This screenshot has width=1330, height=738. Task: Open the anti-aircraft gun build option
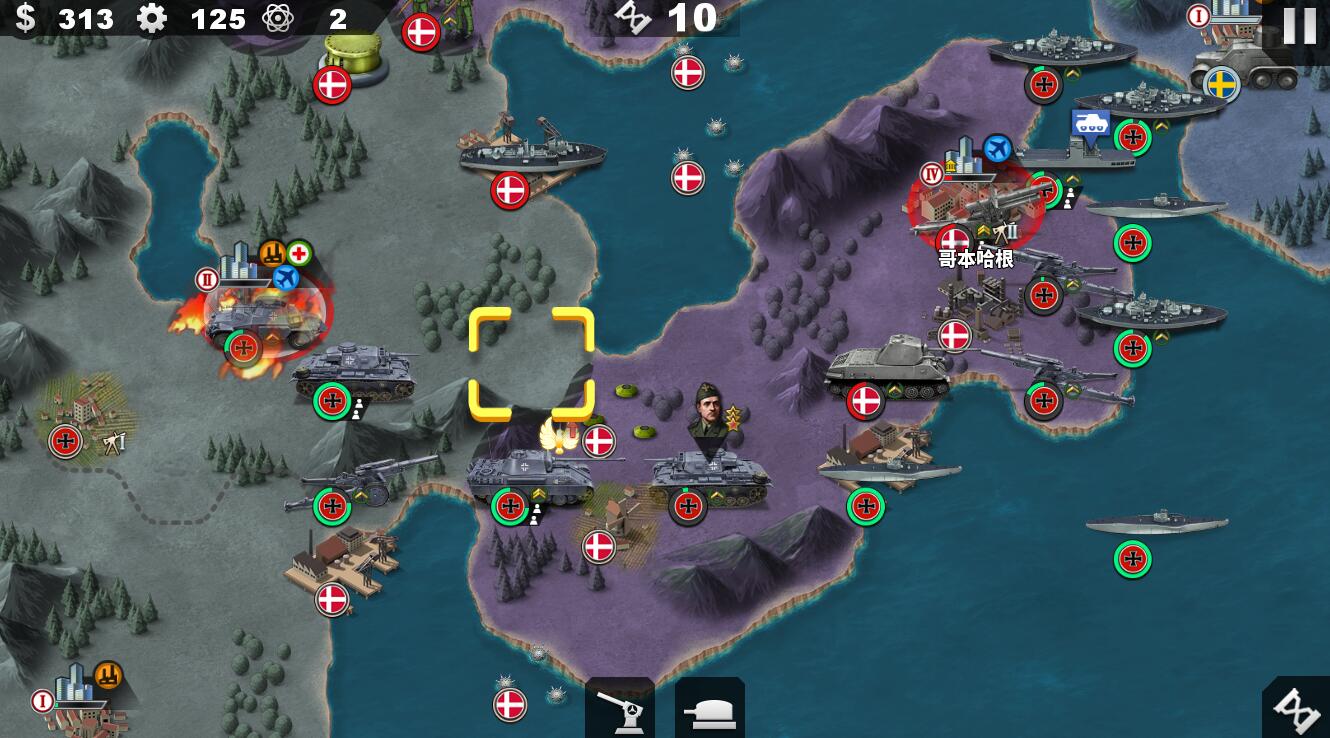[x=620, y=709]
